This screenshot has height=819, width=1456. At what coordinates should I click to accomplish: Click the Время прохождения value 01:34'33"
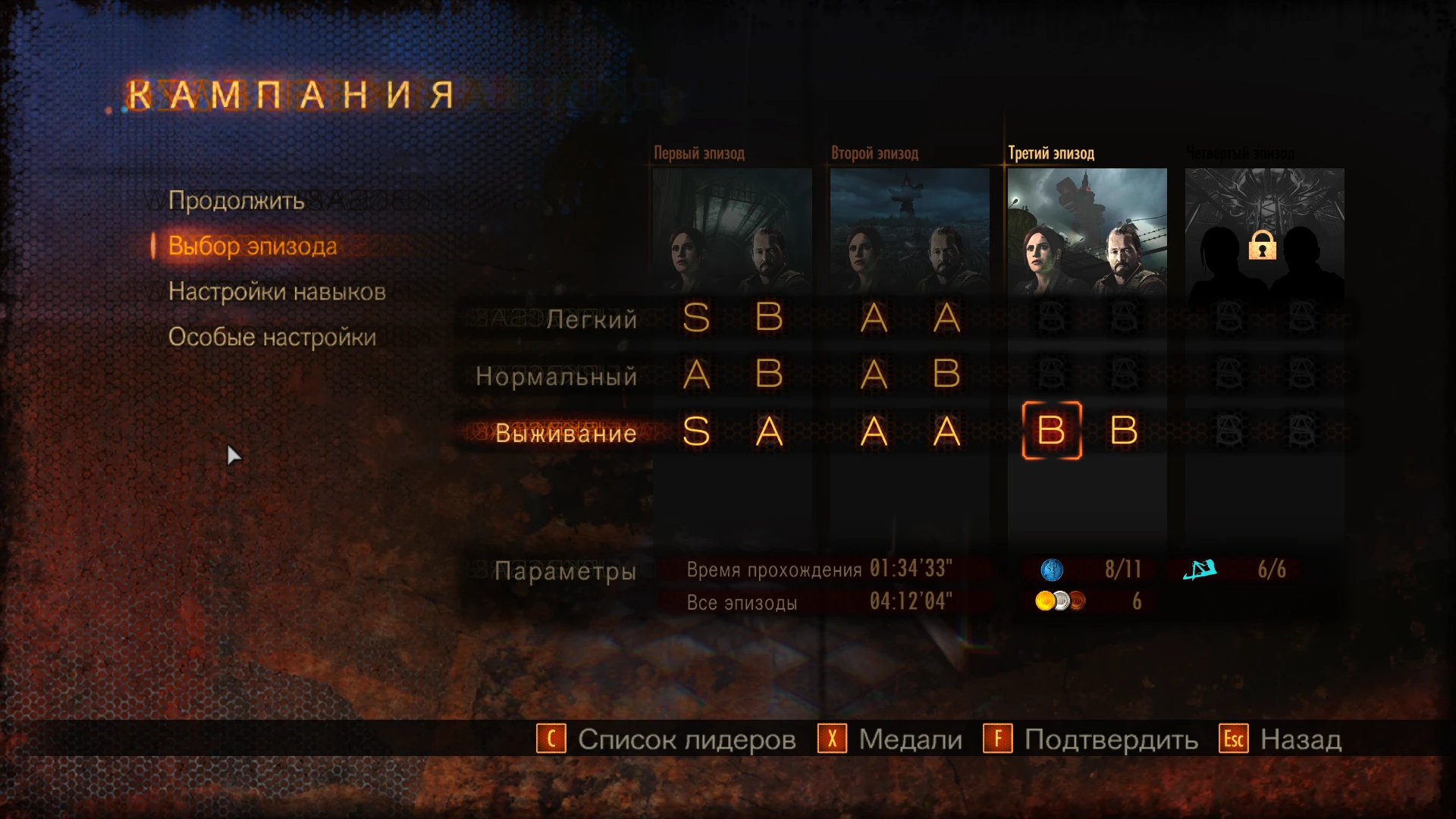click(x=908, y=567)
